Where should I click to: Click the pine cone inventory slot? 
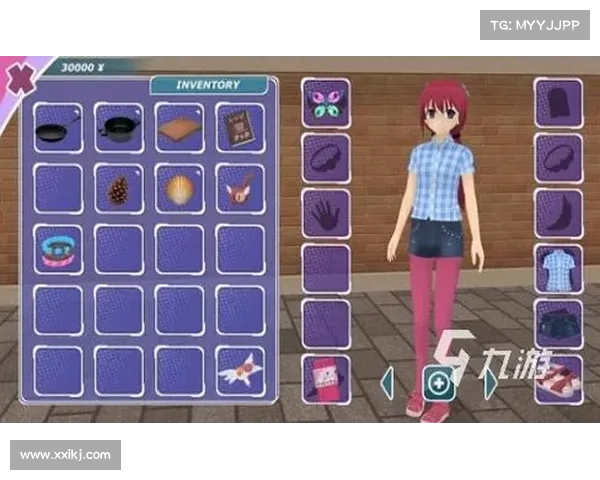click(x=119, y=189)
